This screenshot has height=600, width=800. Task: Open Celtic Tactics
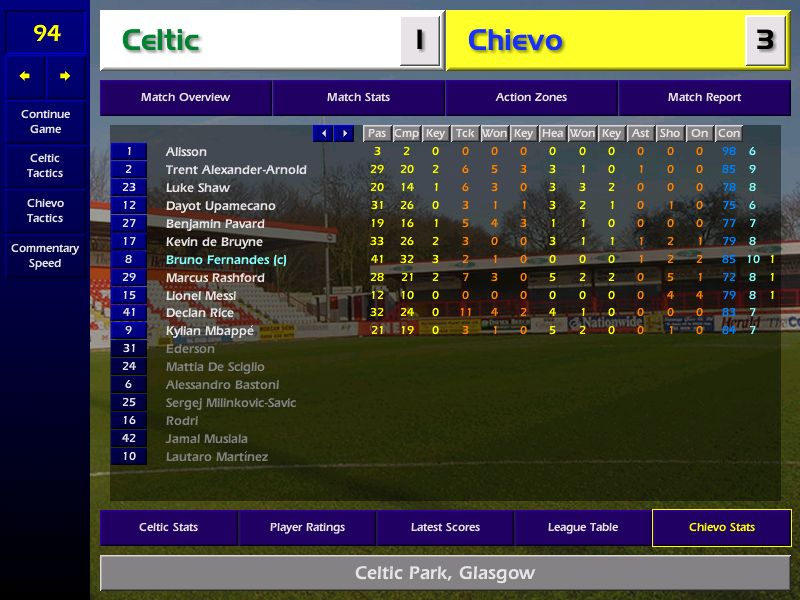point(45,166)
